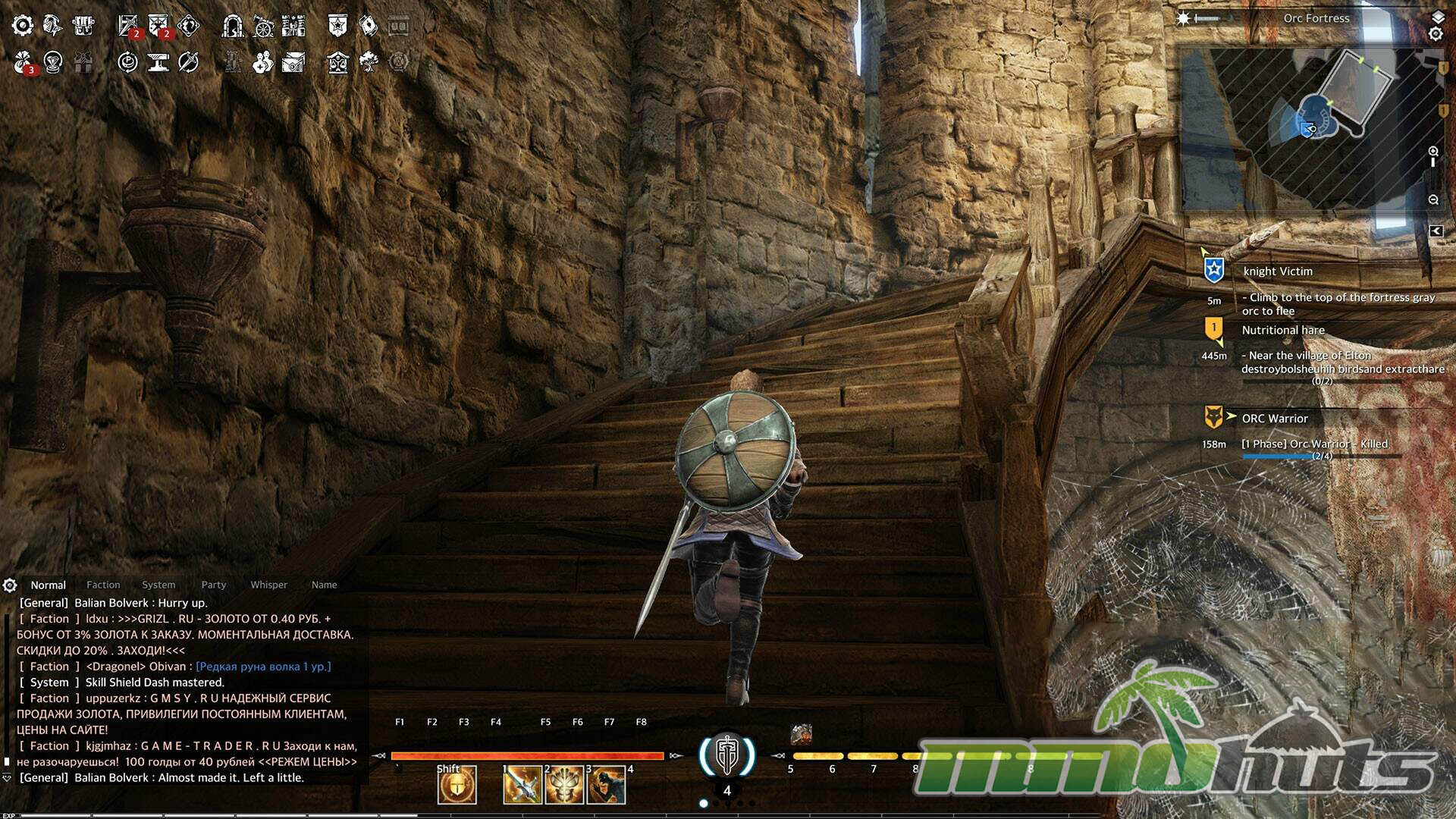This screenshot has height=819, width=1456.
Task: Select the knight Victim quest entry
Action: [1278, 271]
